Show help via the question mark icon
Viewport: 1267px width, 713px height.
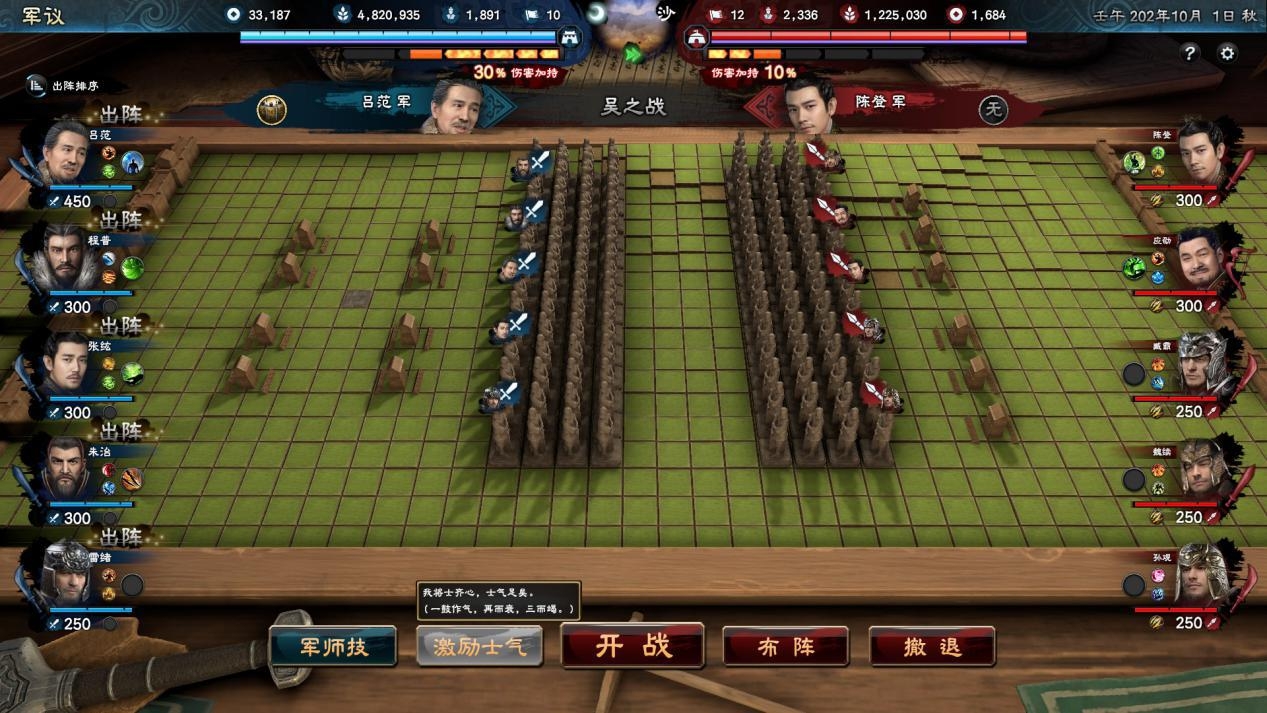pyautogui.click(x=1189, y=53)
